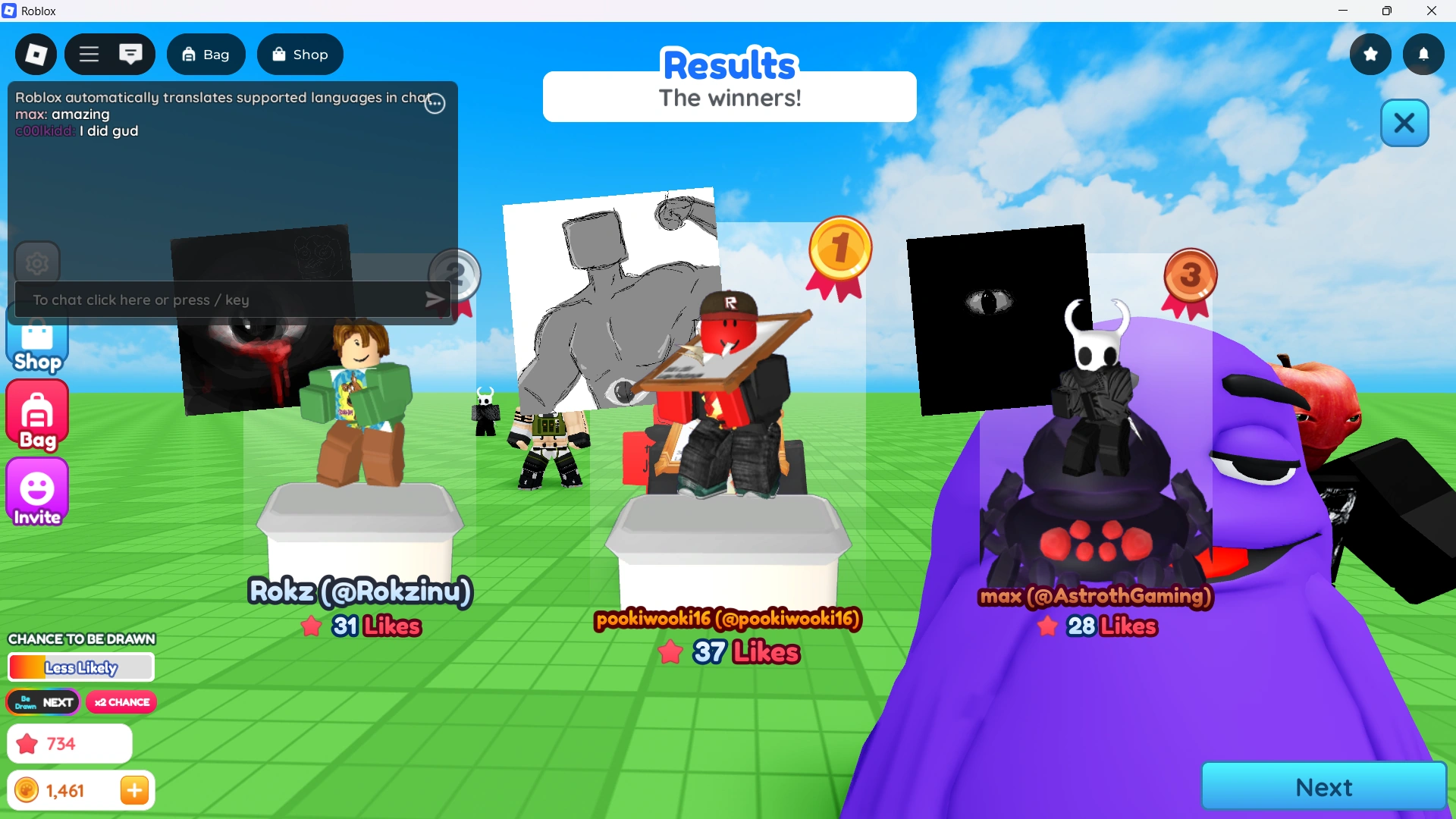Close the Results screen with the blue X
Image resolution: width=1456 pixels, height=819 pixels.
pos(1404,123)
